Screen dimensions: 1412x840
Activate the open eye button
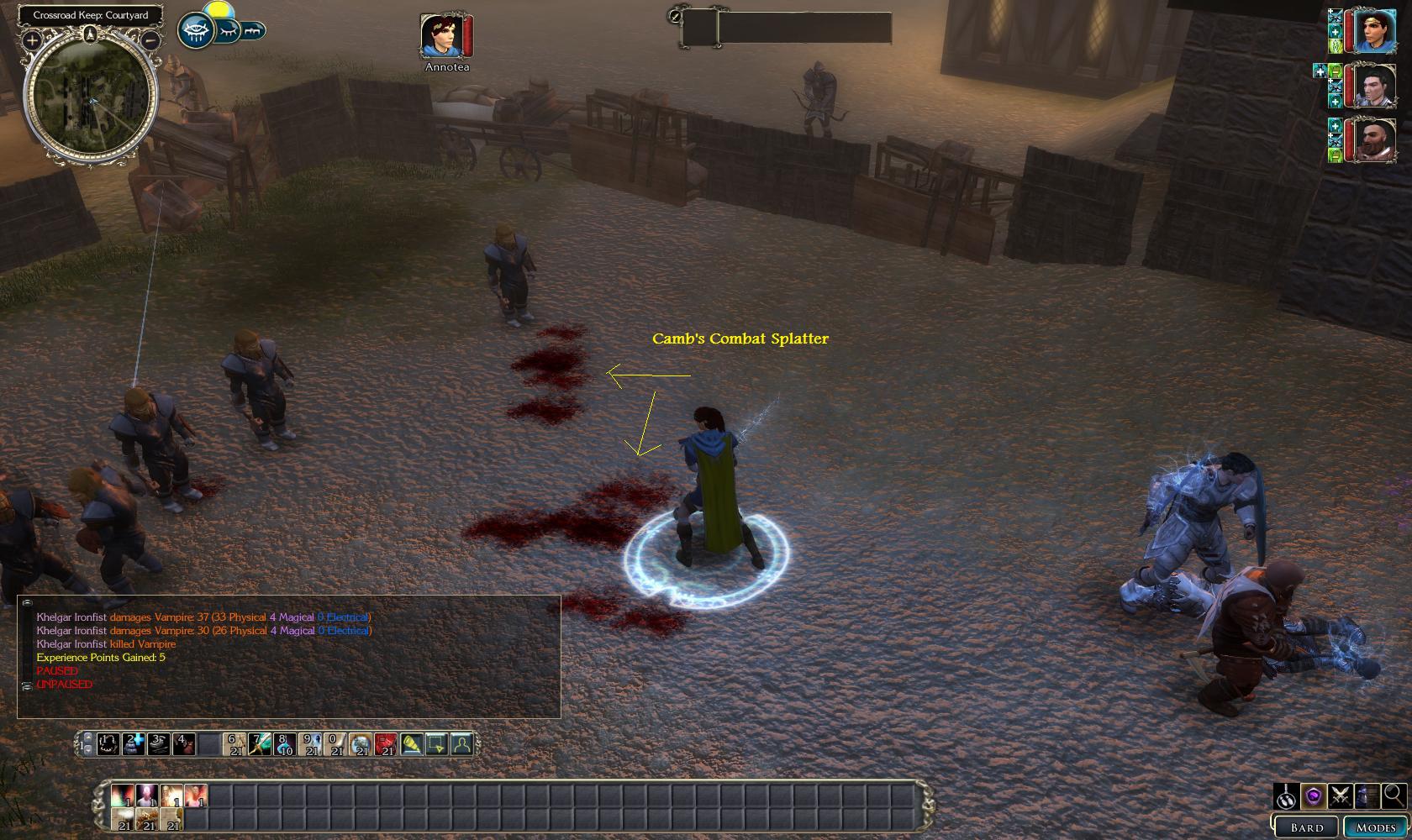(x=196, y=31)
